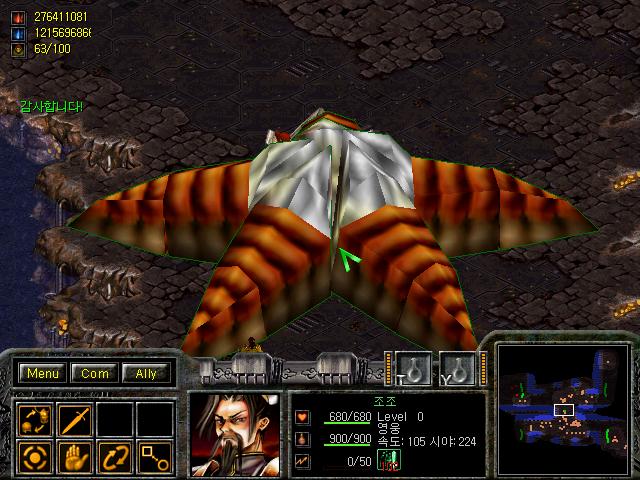Viewport: 640px width, 480px height.
Task: Use the Y potion flask slot
Action: (459, 368)
